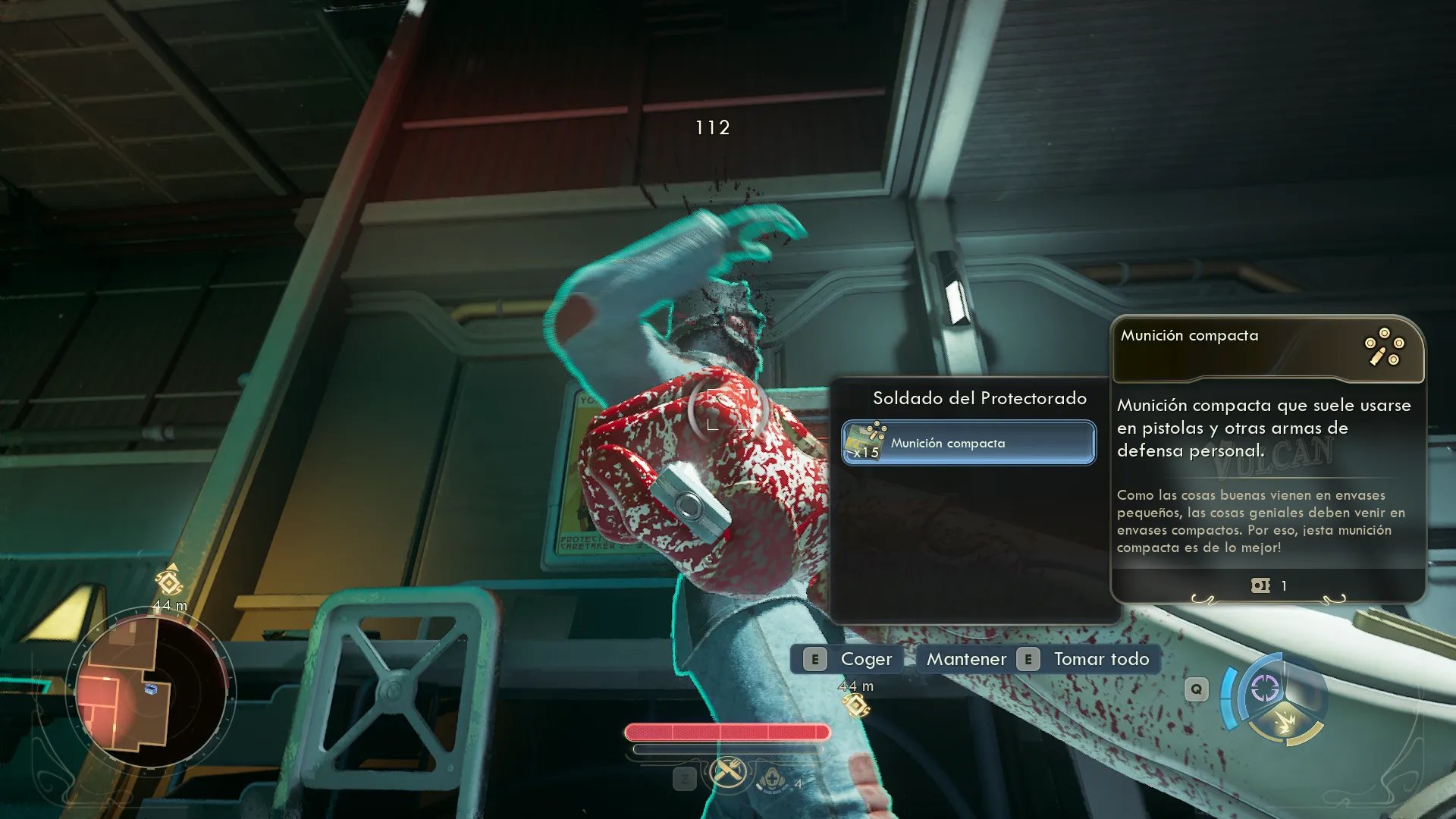Click the quest marker above the minimap
The image size is (1456, 819).
[169, 582]
